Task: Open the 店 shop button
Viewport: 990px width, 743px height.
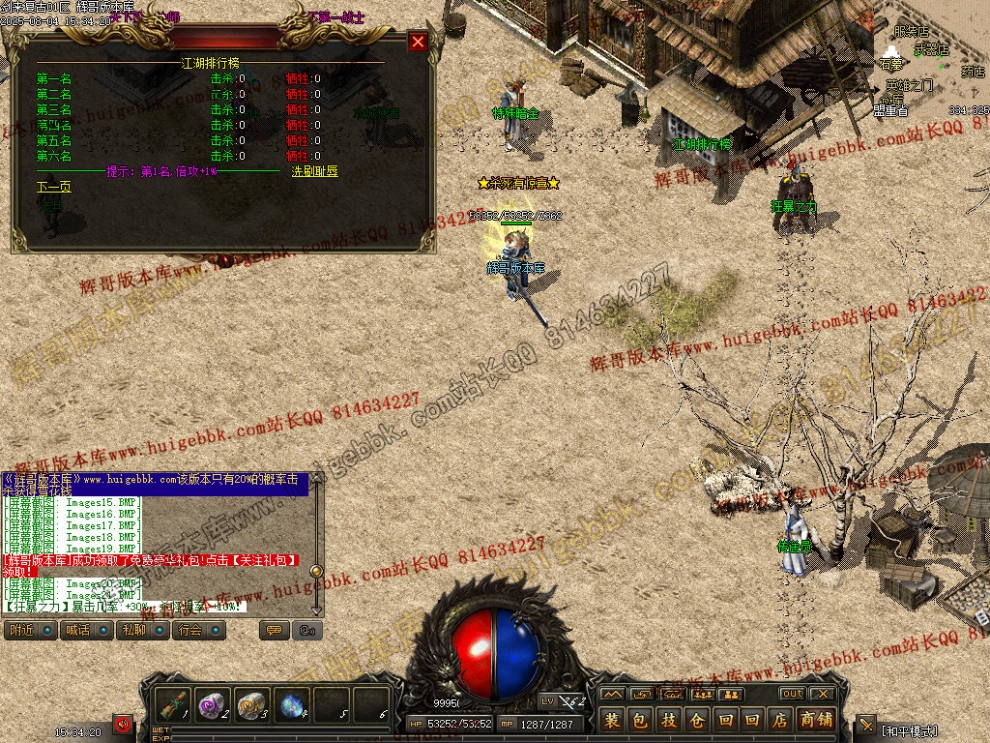Action: 780,719
